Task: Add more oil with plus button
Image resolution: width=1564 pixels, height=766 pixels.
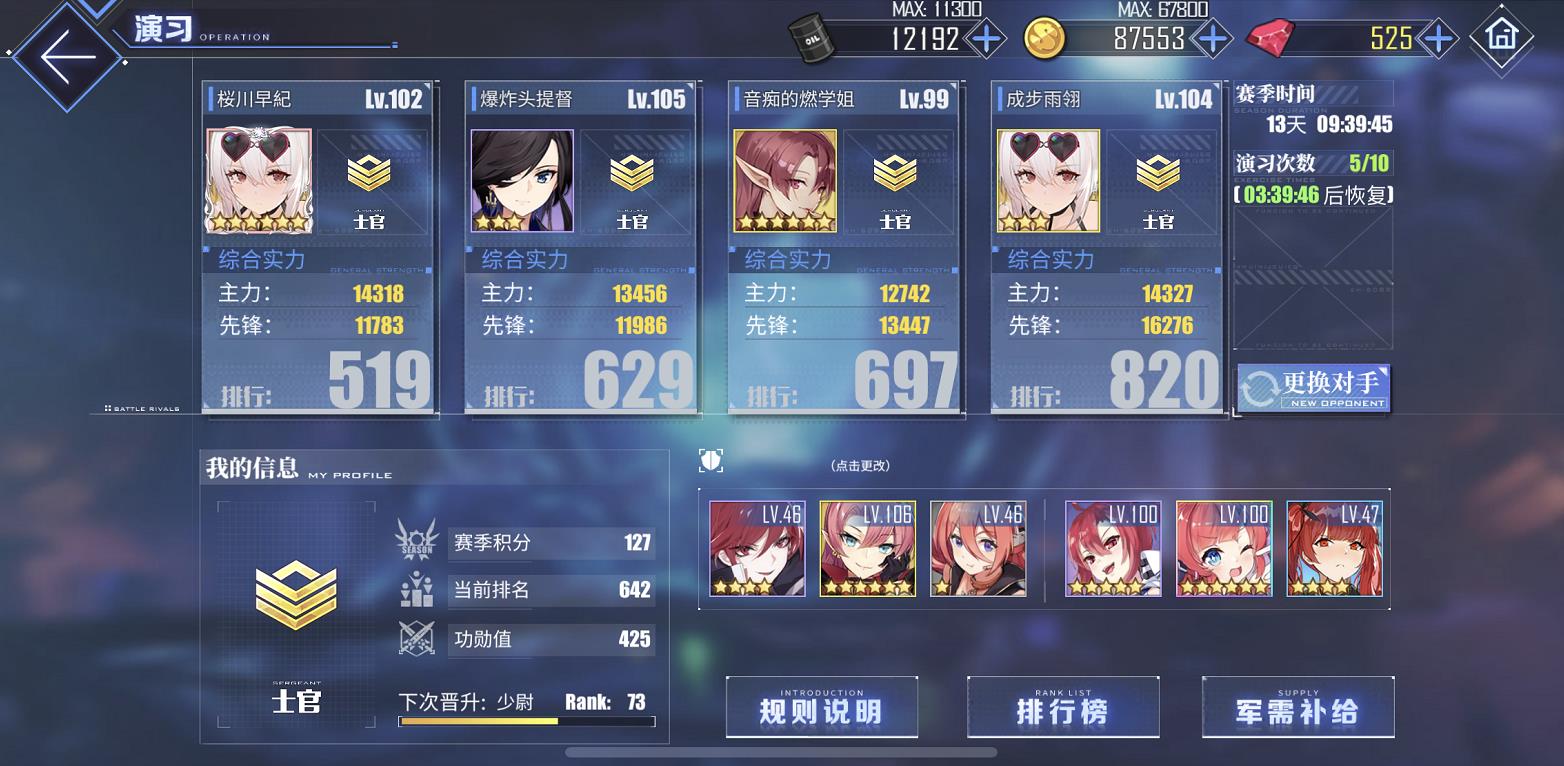Action: [986, 39]
